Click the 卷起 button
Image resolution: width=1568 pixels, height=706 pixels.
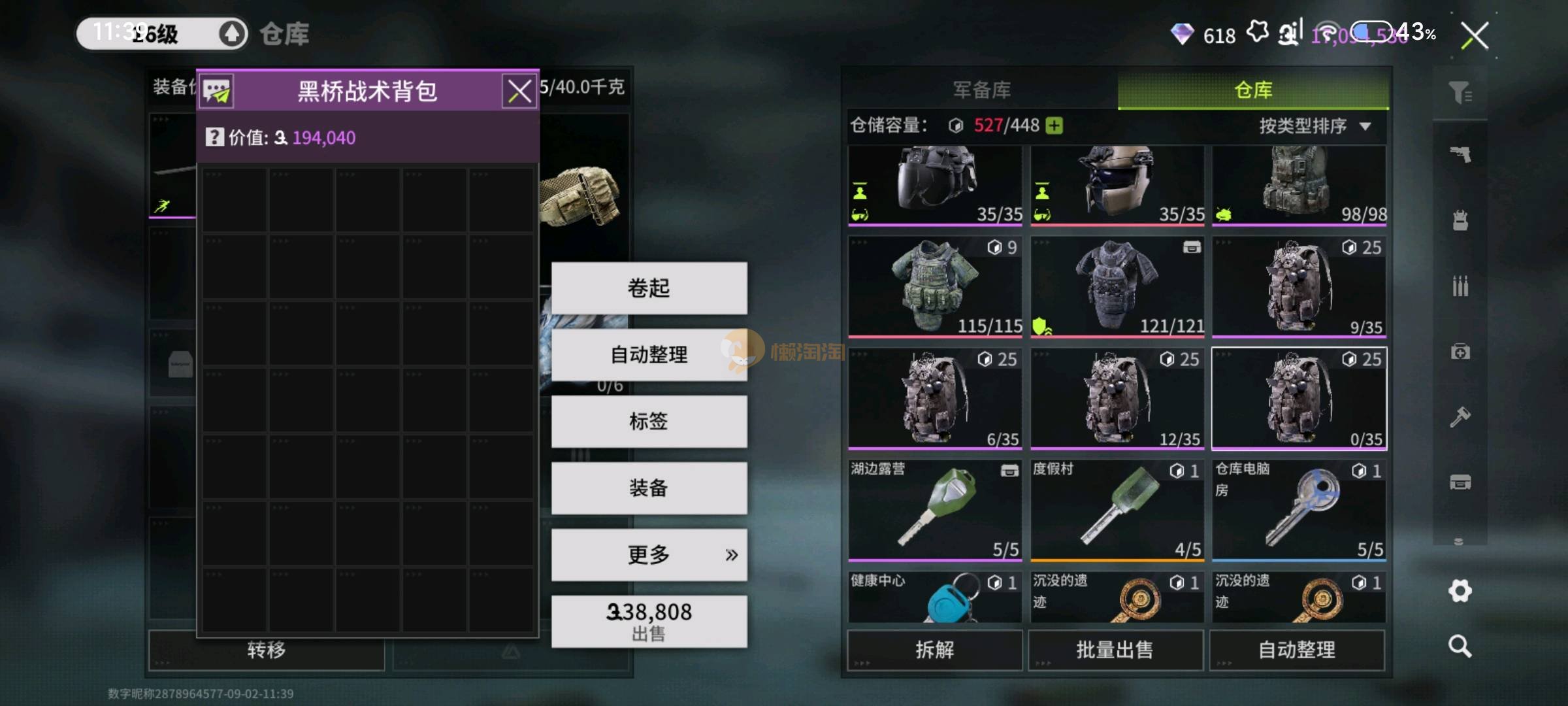pos(649,288)
